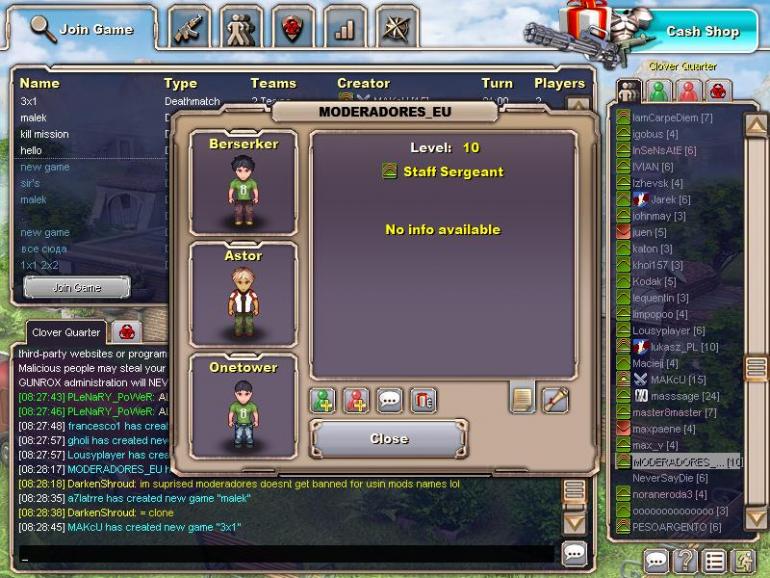The height and width of the screenshot is (578, 770).
Task: Open the bar chart rankings tab
Action: pyautogui.click(x=345, y=28)
